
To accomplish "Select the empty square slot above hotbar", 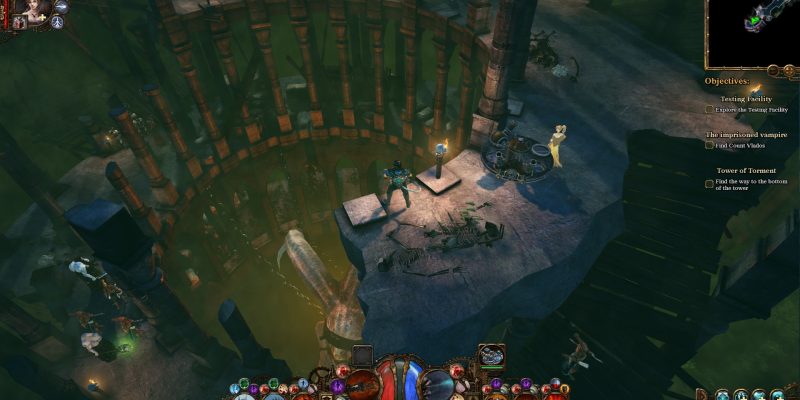I will pyautogui.click(x=363, y=354).
